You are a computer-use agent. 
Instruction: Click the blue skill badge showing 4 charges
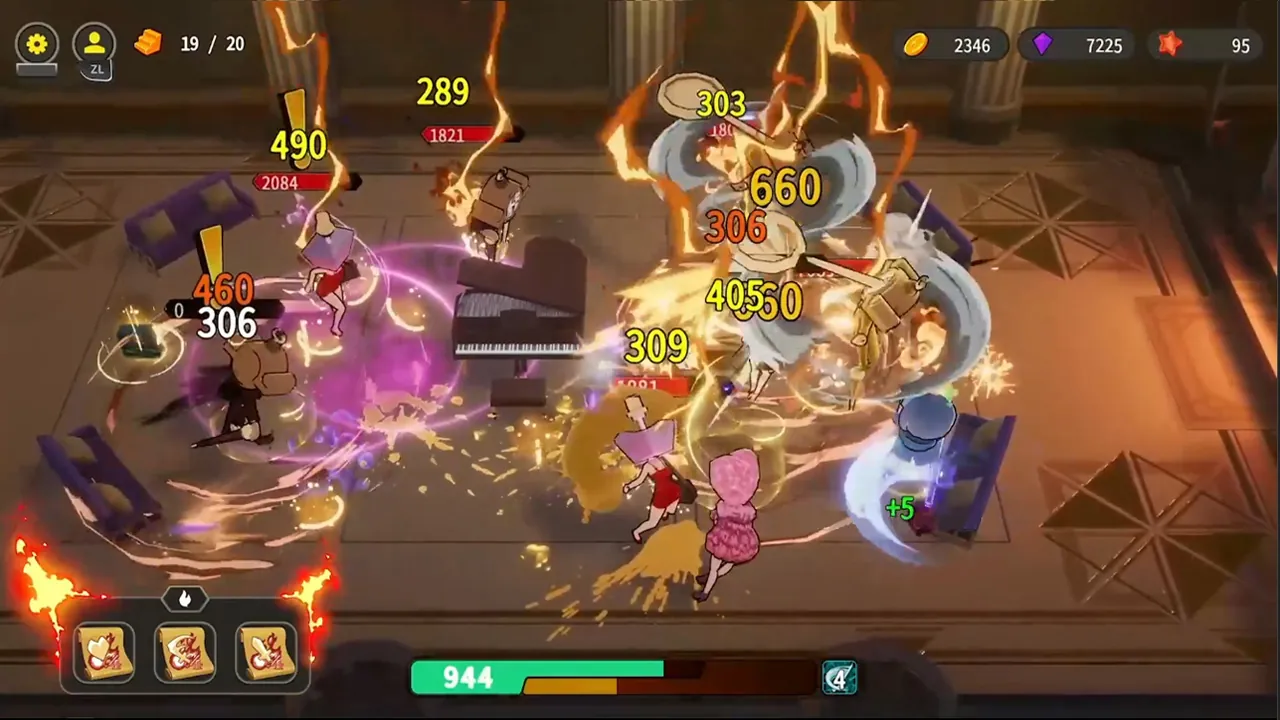[840, 678]
